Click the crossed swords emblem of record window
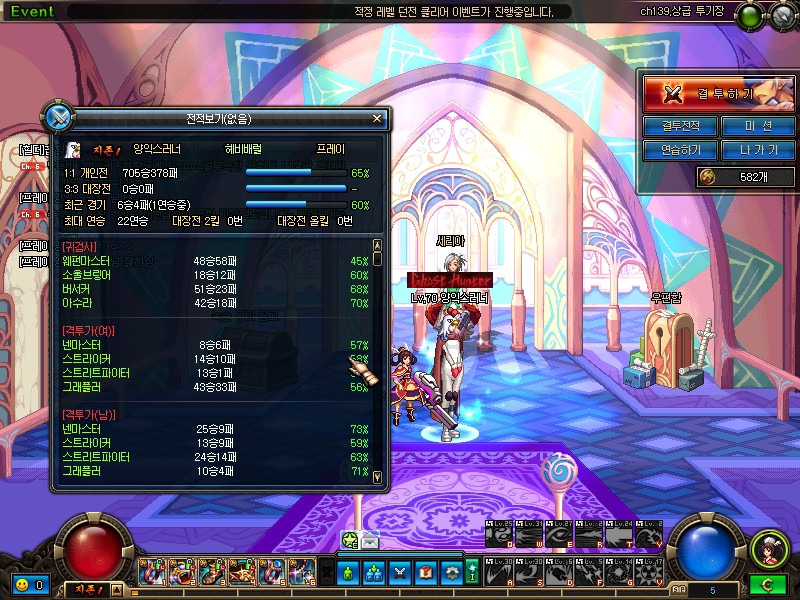 (59, 116)
